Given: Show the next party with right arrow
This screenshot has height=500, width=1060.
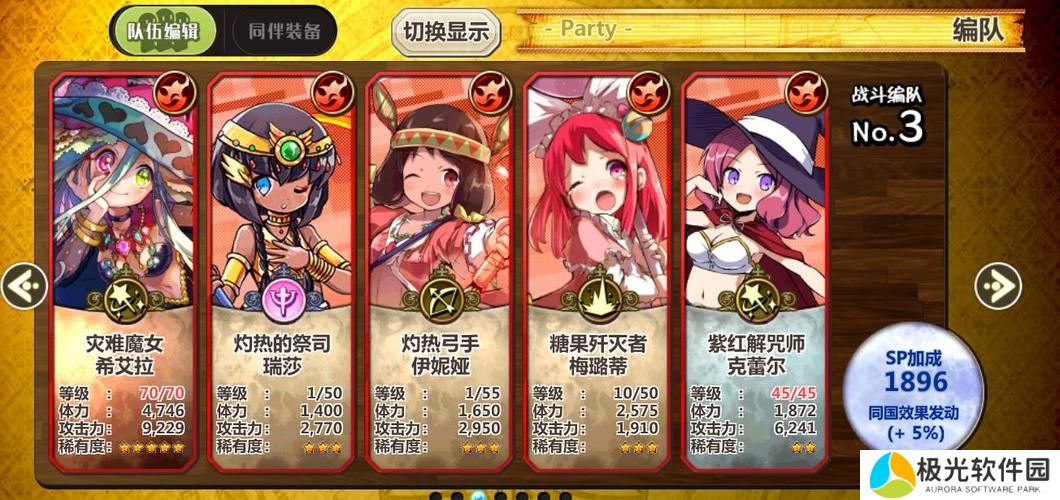Looking at the screenshot, I should click(x=997, y=287).
